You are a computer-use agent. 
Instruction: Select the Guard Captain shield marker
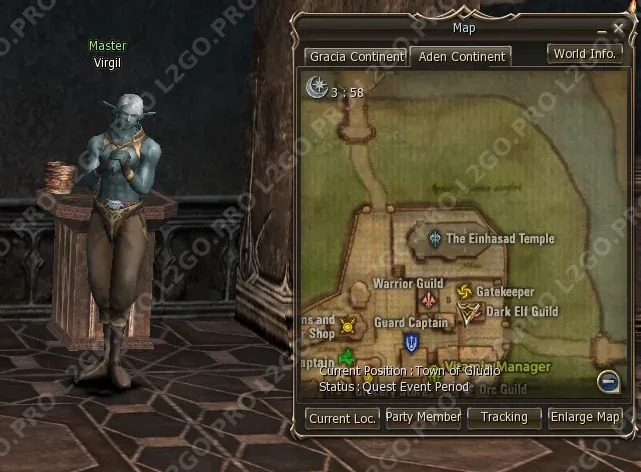(x=411, y=342)
